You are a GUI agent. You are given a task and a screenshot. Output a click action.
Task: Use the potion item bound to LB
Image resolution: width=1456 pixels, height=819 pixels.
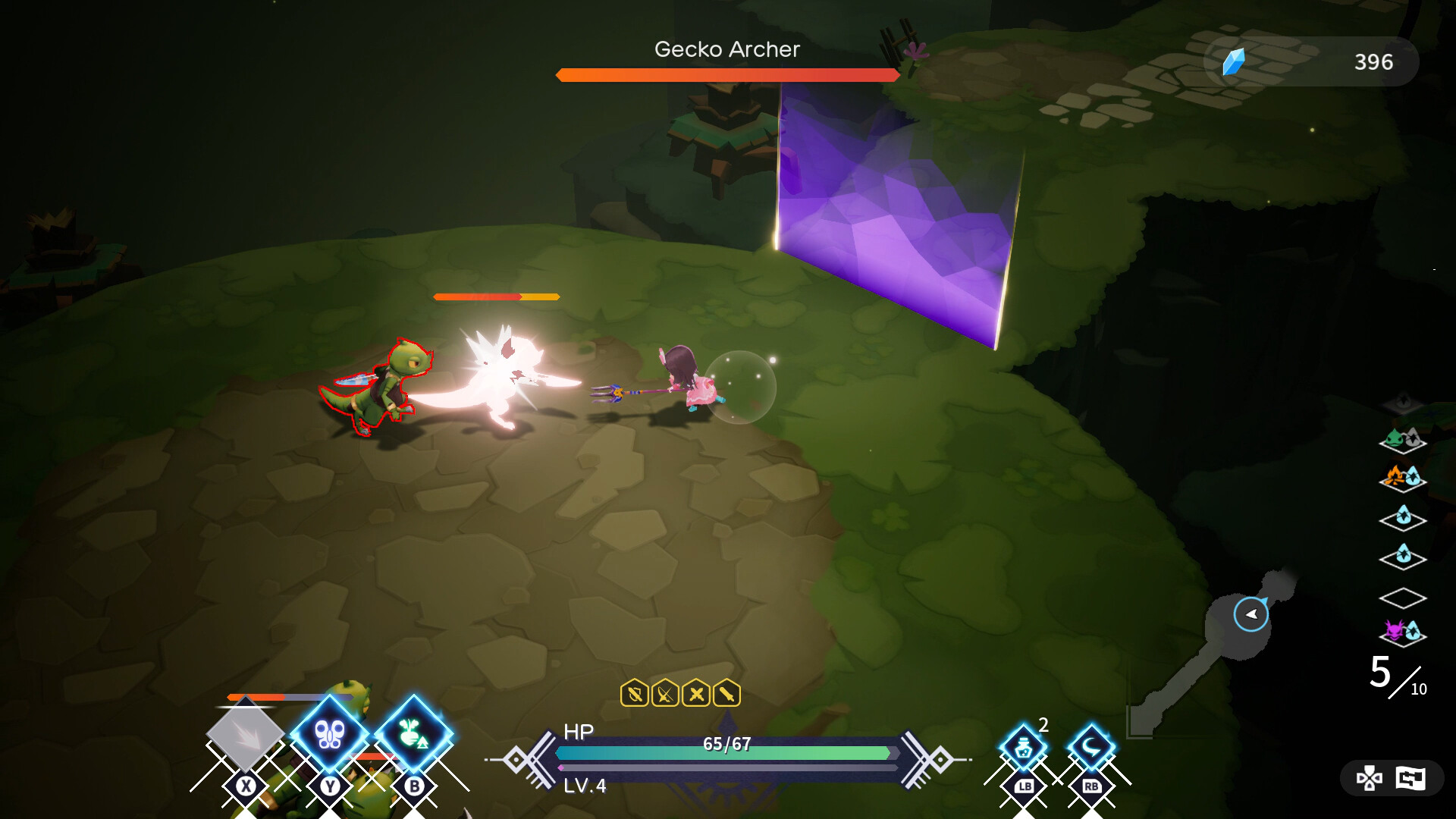tap(1023, 747)
